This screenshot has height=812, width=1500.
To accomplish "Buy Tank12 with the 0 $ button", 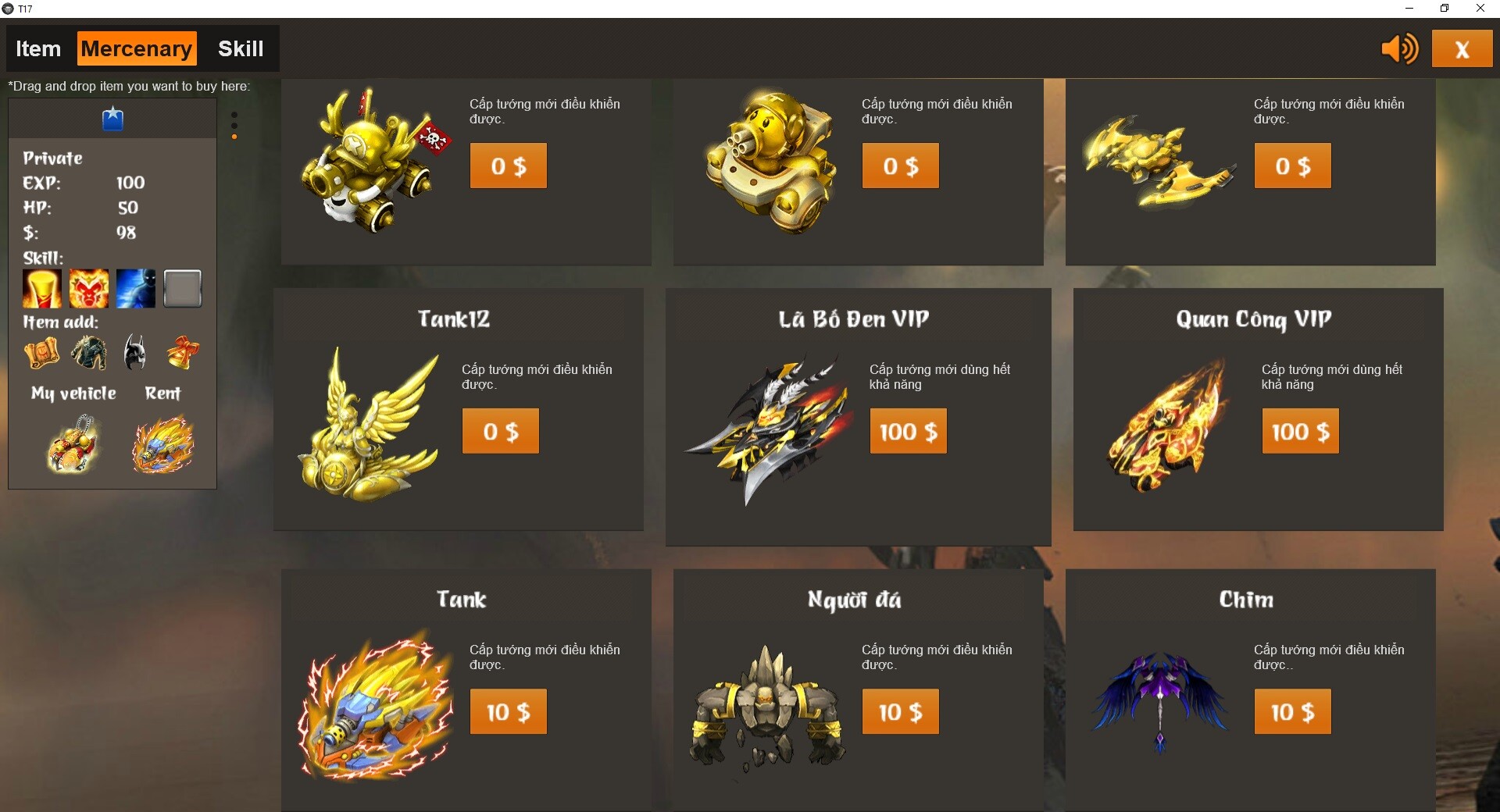I will [500, 430].
